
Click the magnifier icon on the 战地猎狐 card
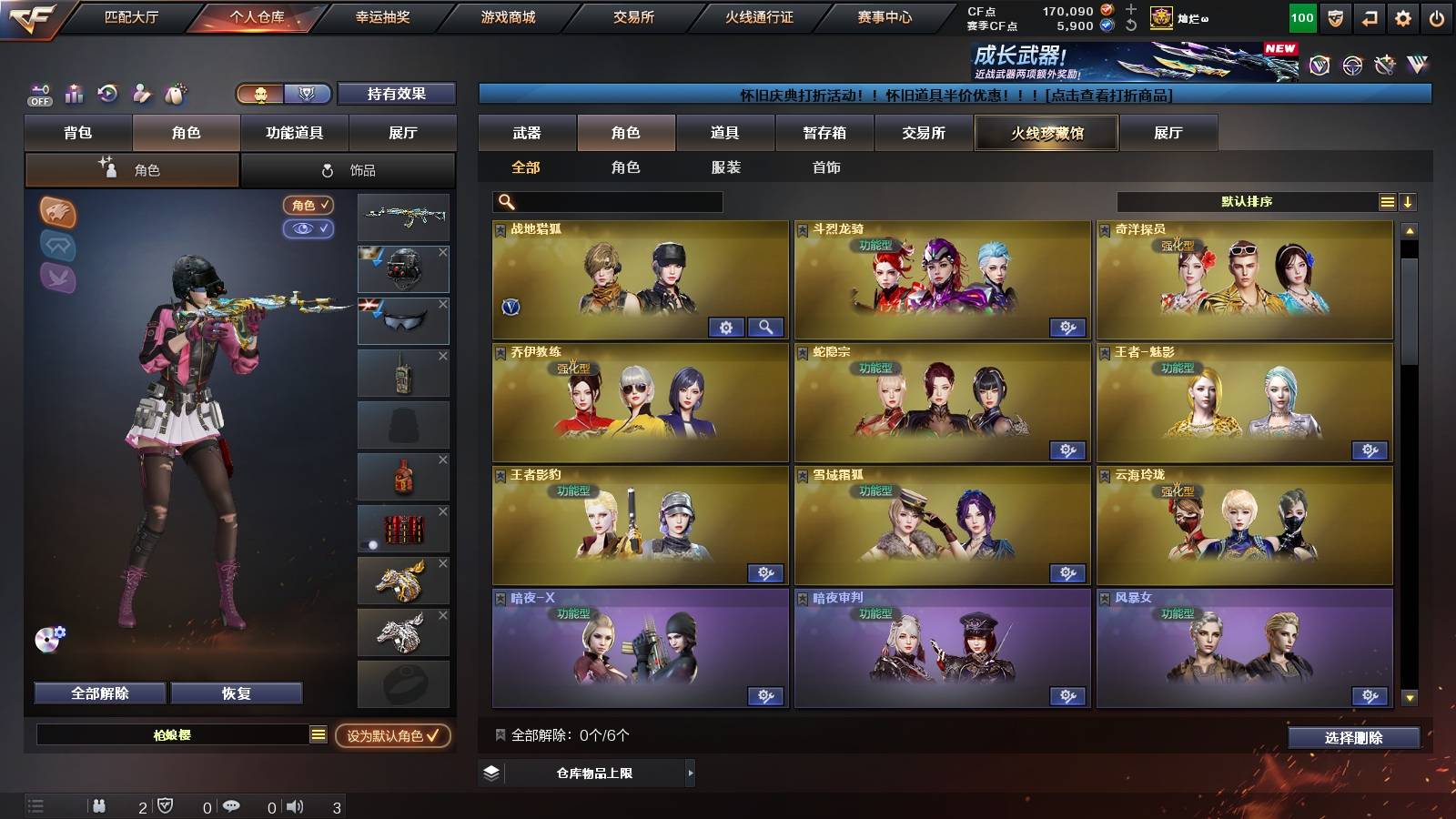coord(765,327)
